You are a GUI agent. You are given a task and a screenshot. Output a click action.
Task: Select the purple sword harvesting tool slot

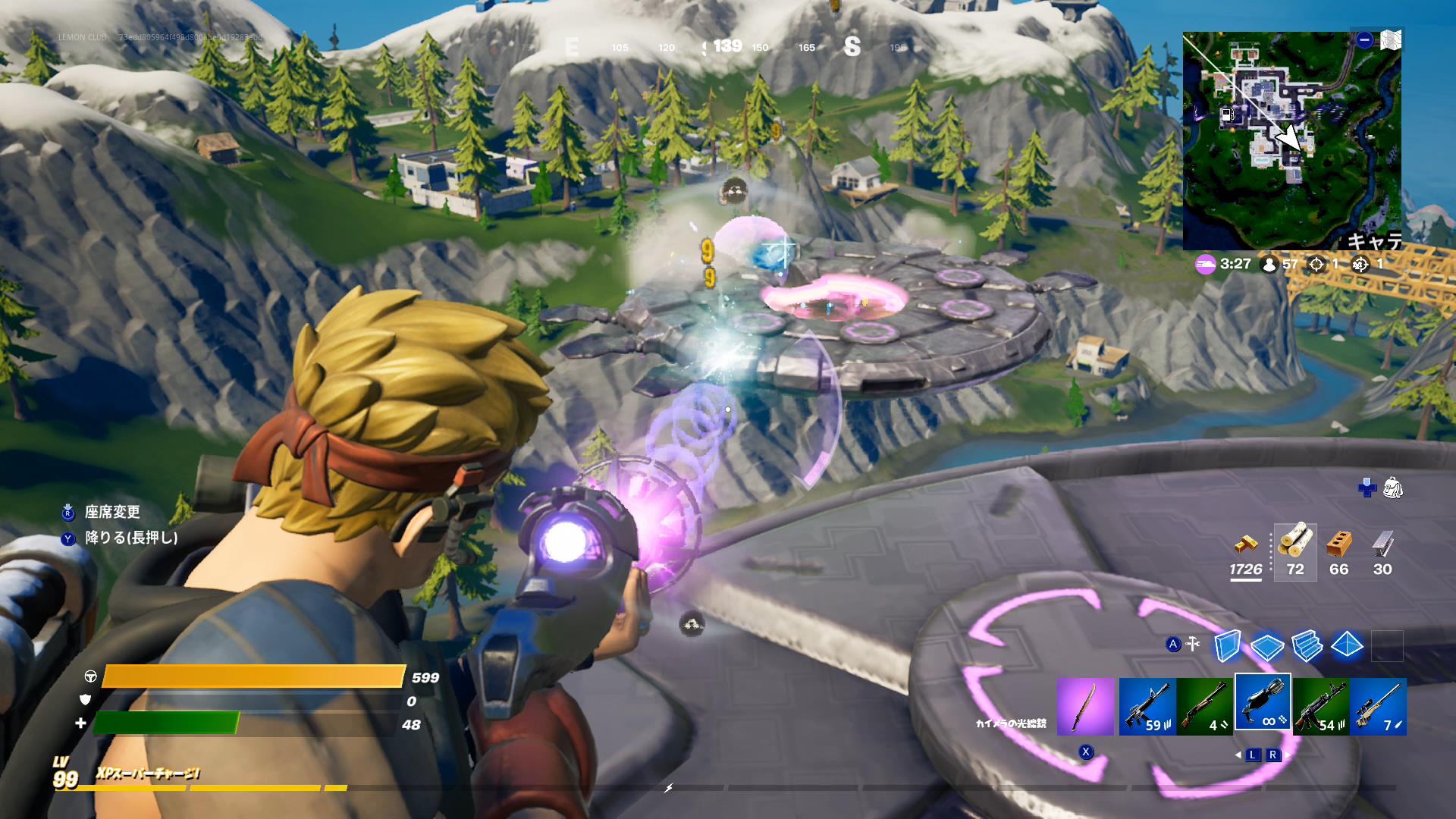[x=1085, y=707]
